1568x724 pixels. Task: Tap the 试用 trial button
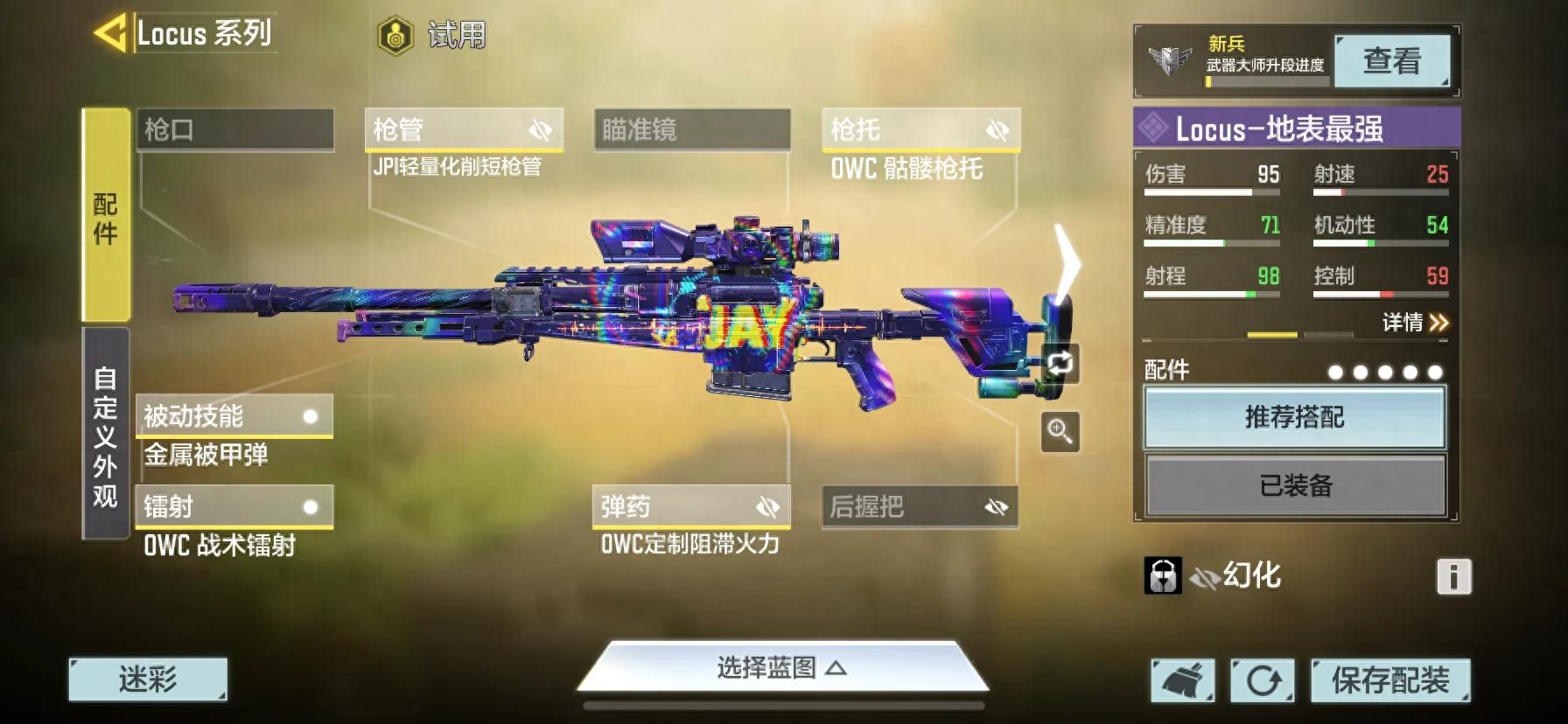(x=432, y=36)
